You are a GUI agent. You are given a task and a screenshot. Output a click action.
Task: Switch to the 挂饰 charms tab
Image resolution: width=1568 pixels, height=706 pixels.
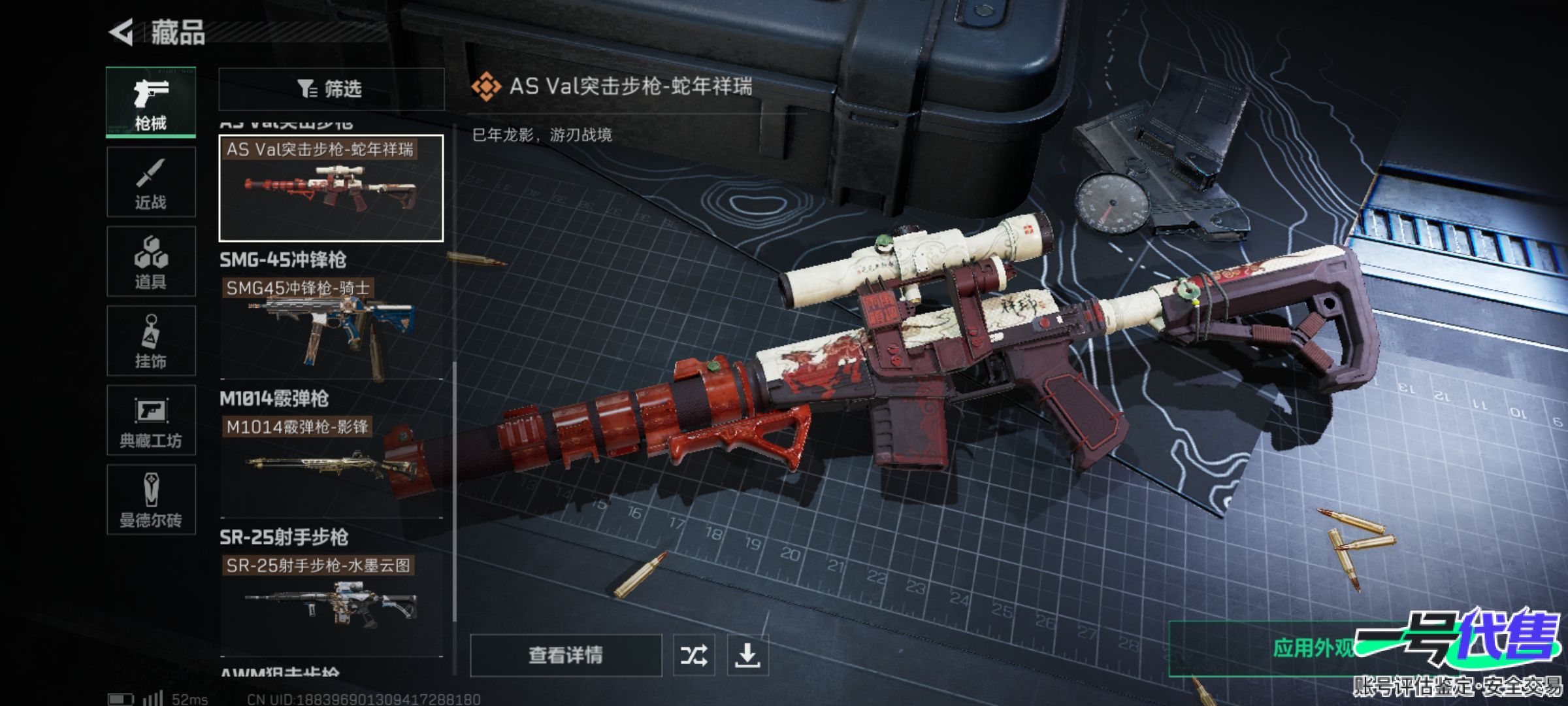click(x=151, y=341)
